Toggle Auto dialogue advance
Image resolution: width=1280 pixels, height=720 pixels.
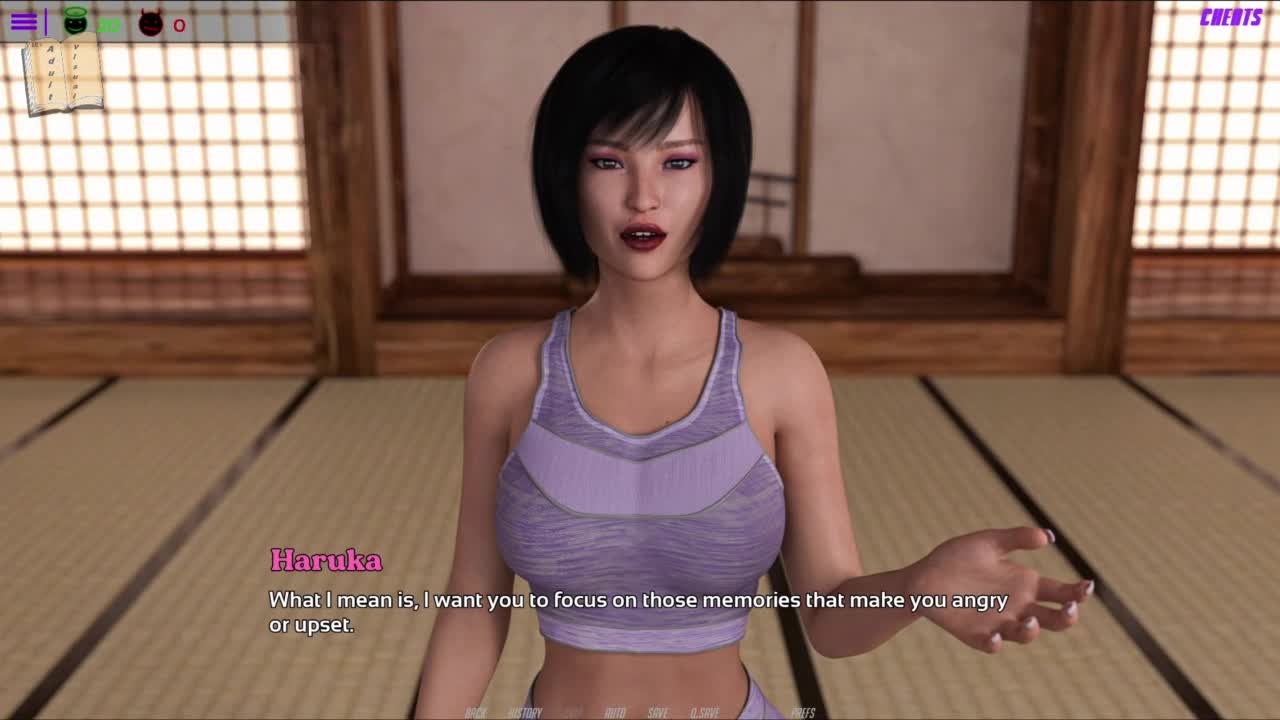click(615, 712)
